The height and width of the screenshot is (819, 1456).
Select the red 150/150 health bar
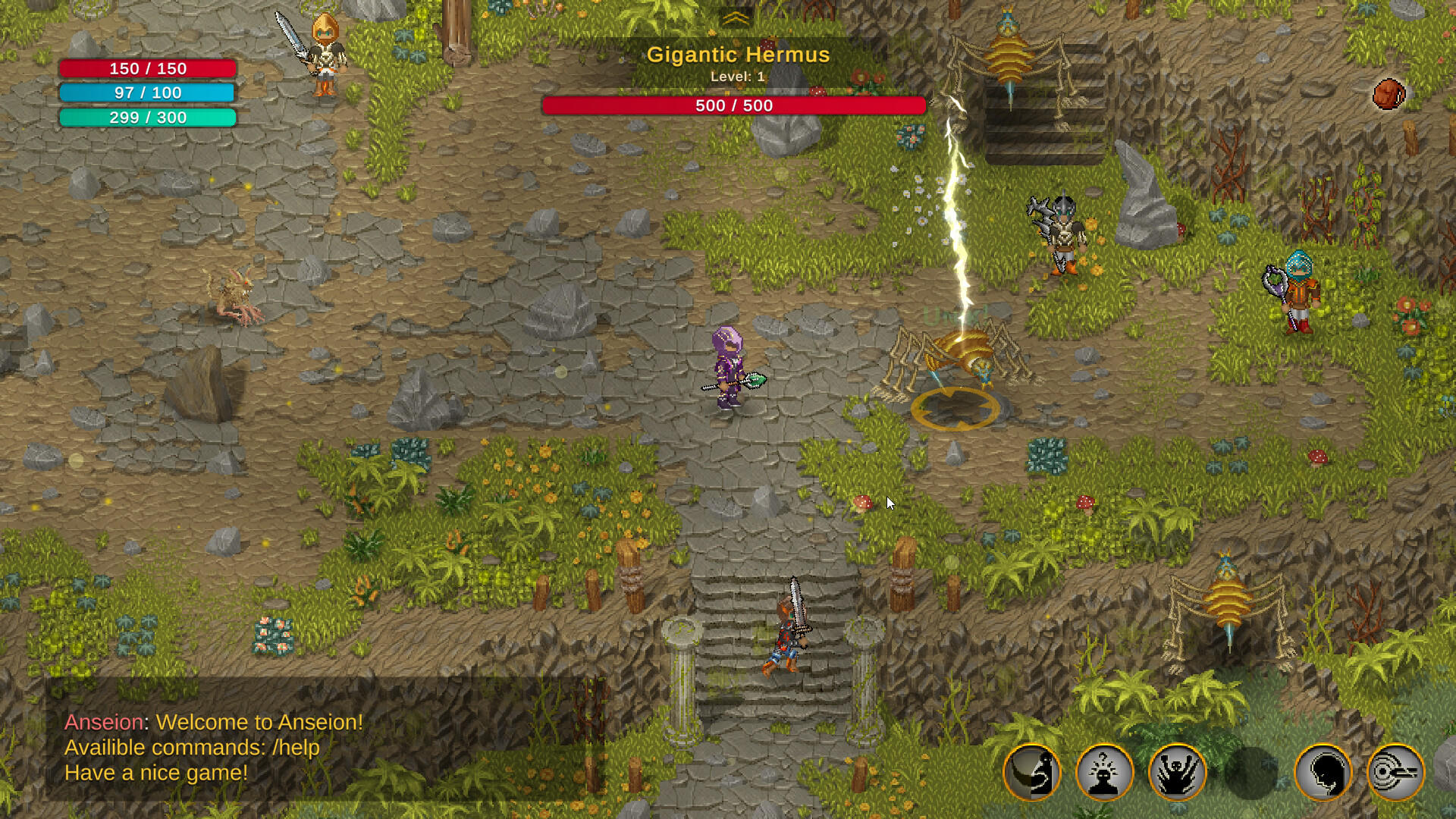coord(147,68)
